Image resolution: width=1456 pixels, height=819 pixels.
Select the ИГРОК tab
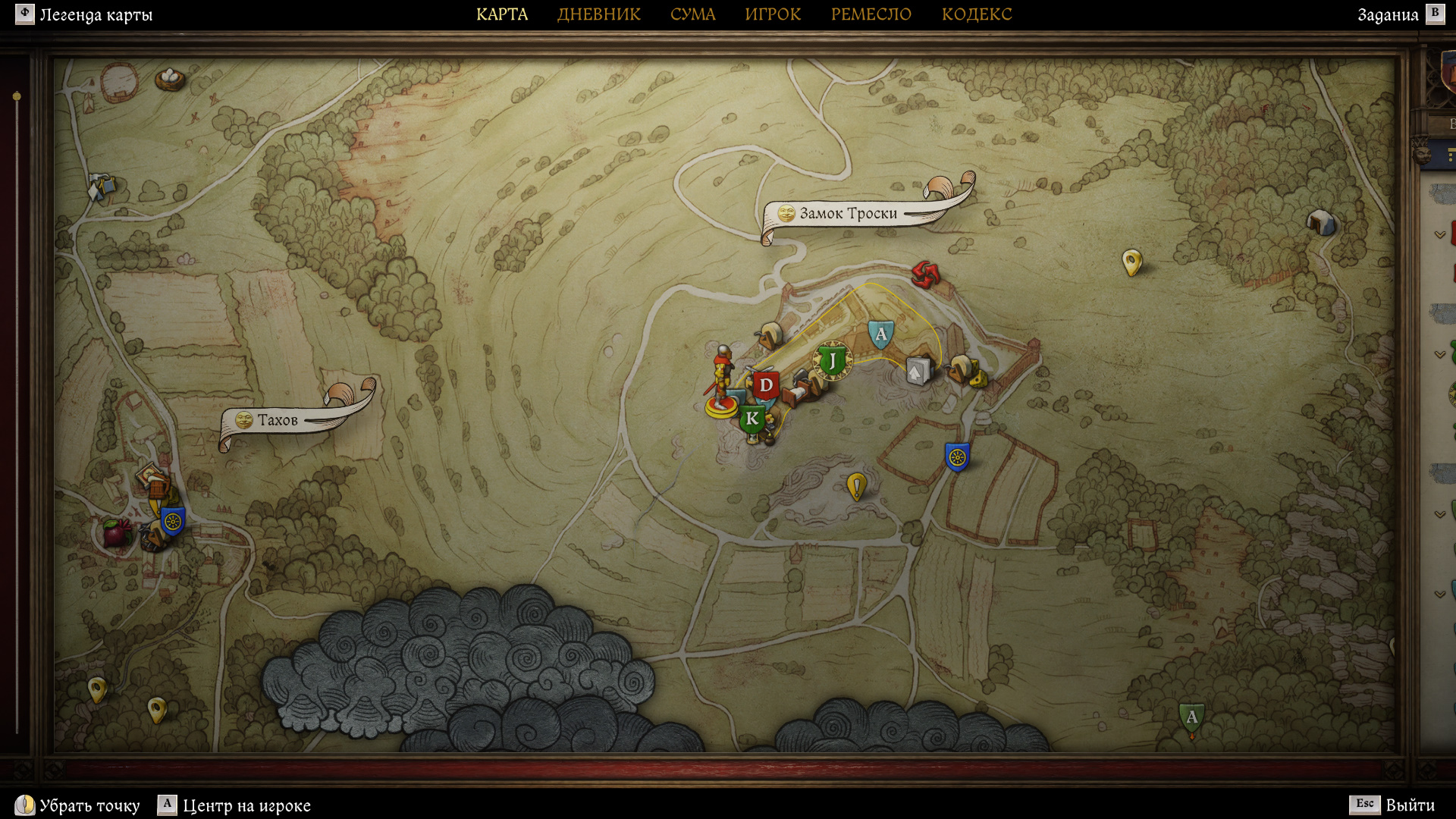[x=773, y=14]
